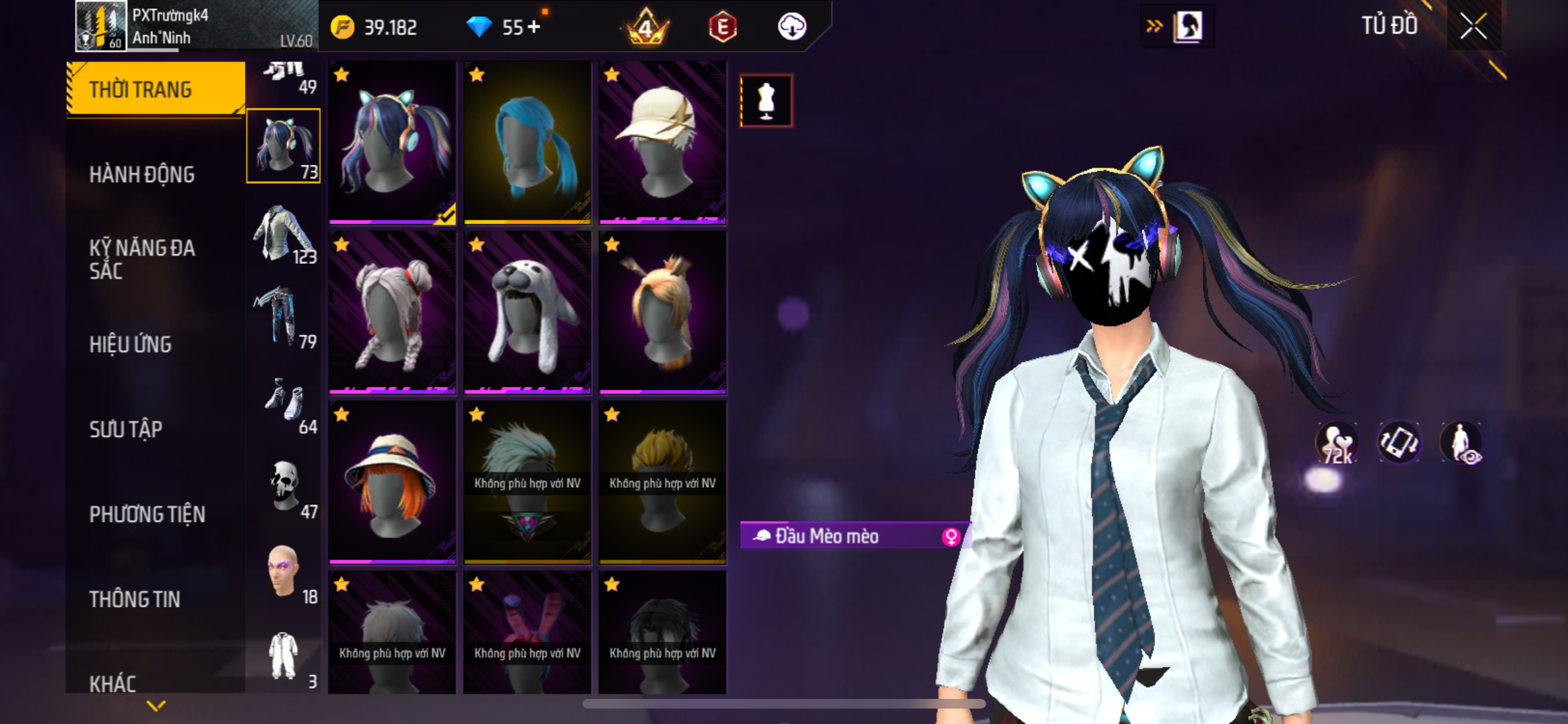The image size is (1568, 724).
Task: Go to the SƯU TẬP section
Action: (126, 429)
